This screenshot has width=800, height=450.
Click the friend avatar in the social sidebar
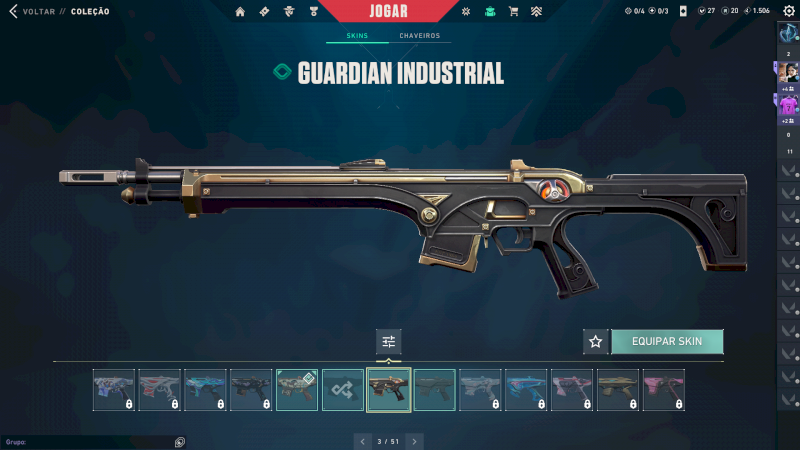tap(788, 73)
